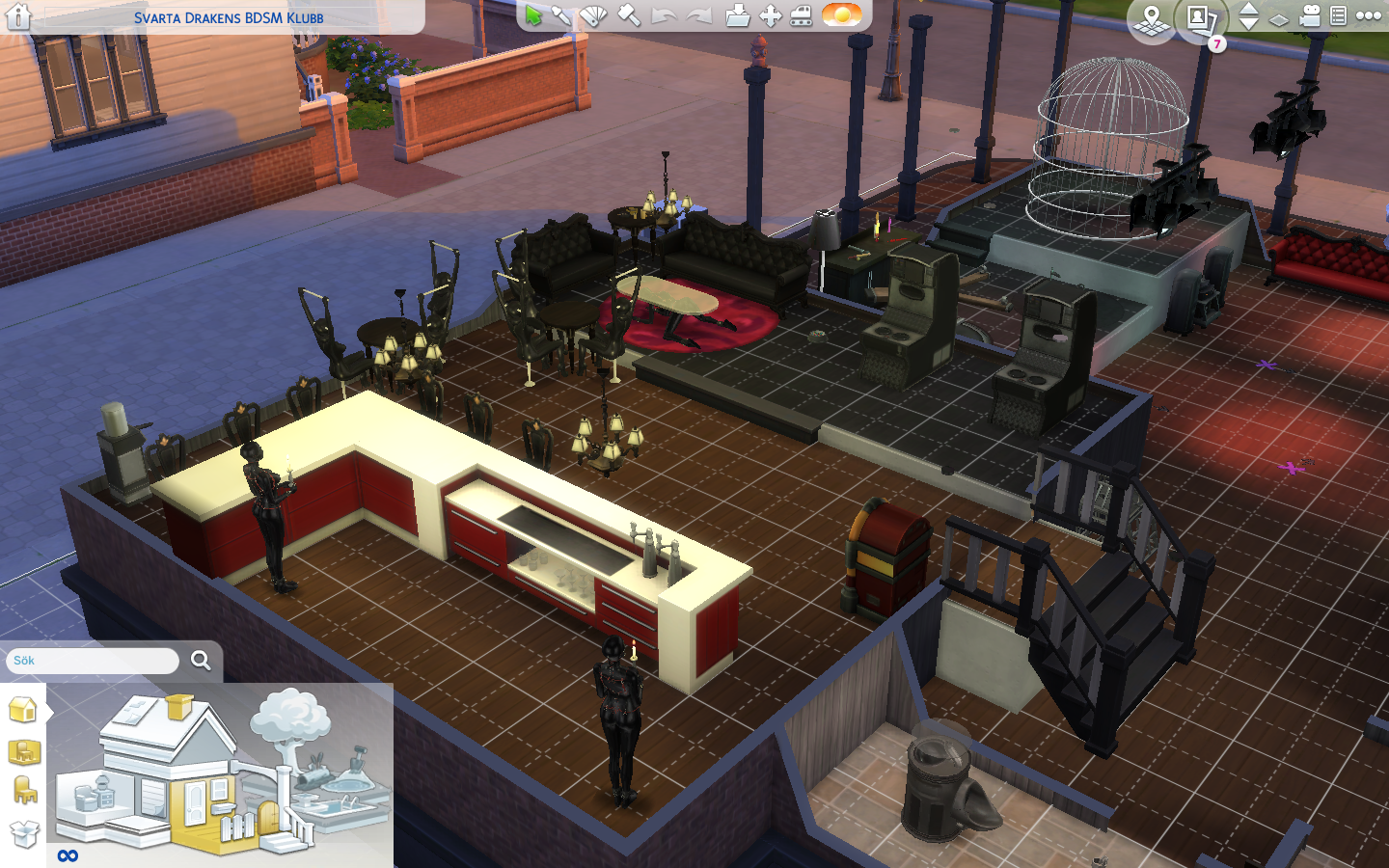Screen dimensions: 1389x868
Task: Open Manage Households panel
Action: (x=1200, y=17)
